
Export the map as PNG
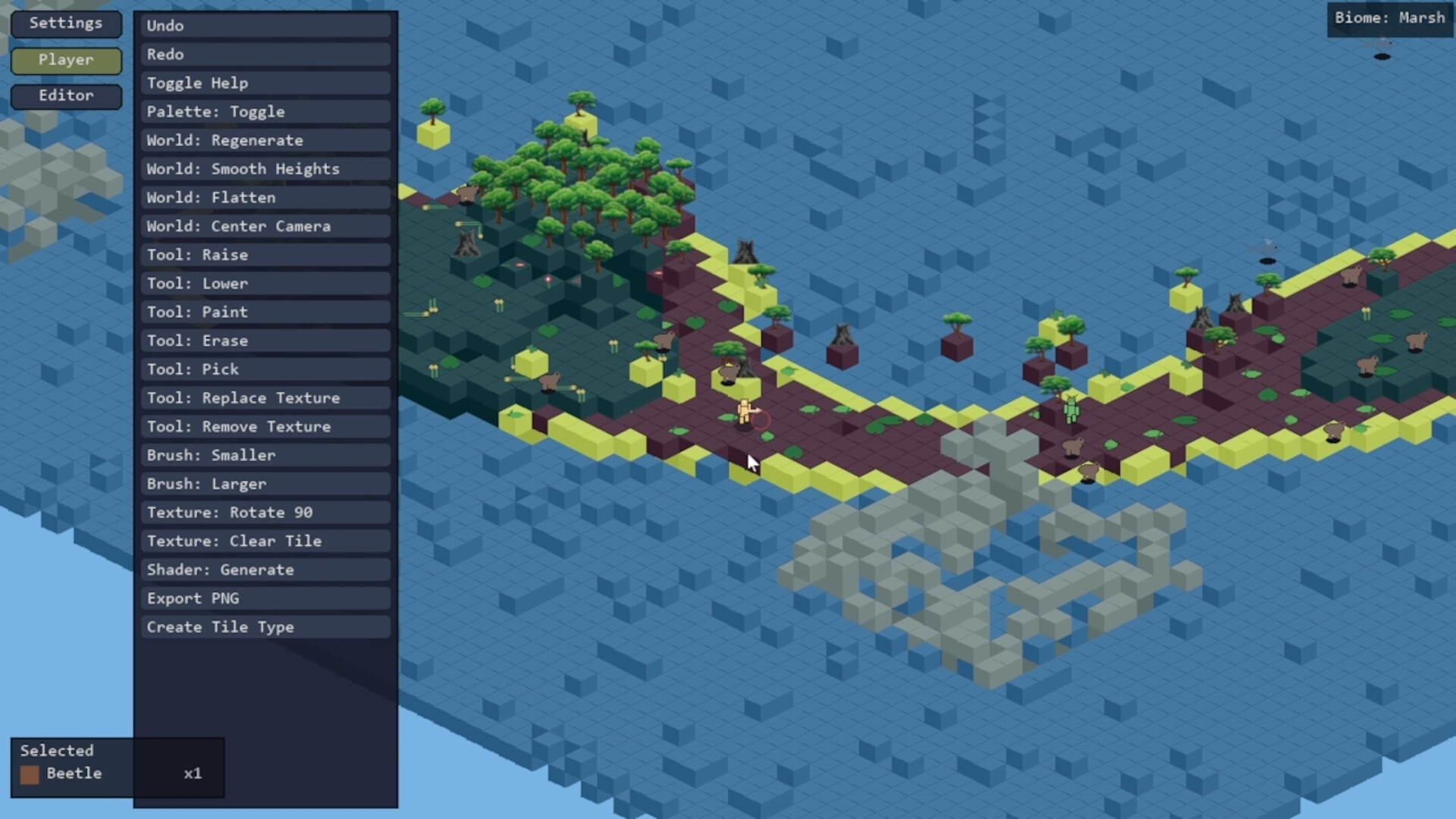(x=265, y=598)
